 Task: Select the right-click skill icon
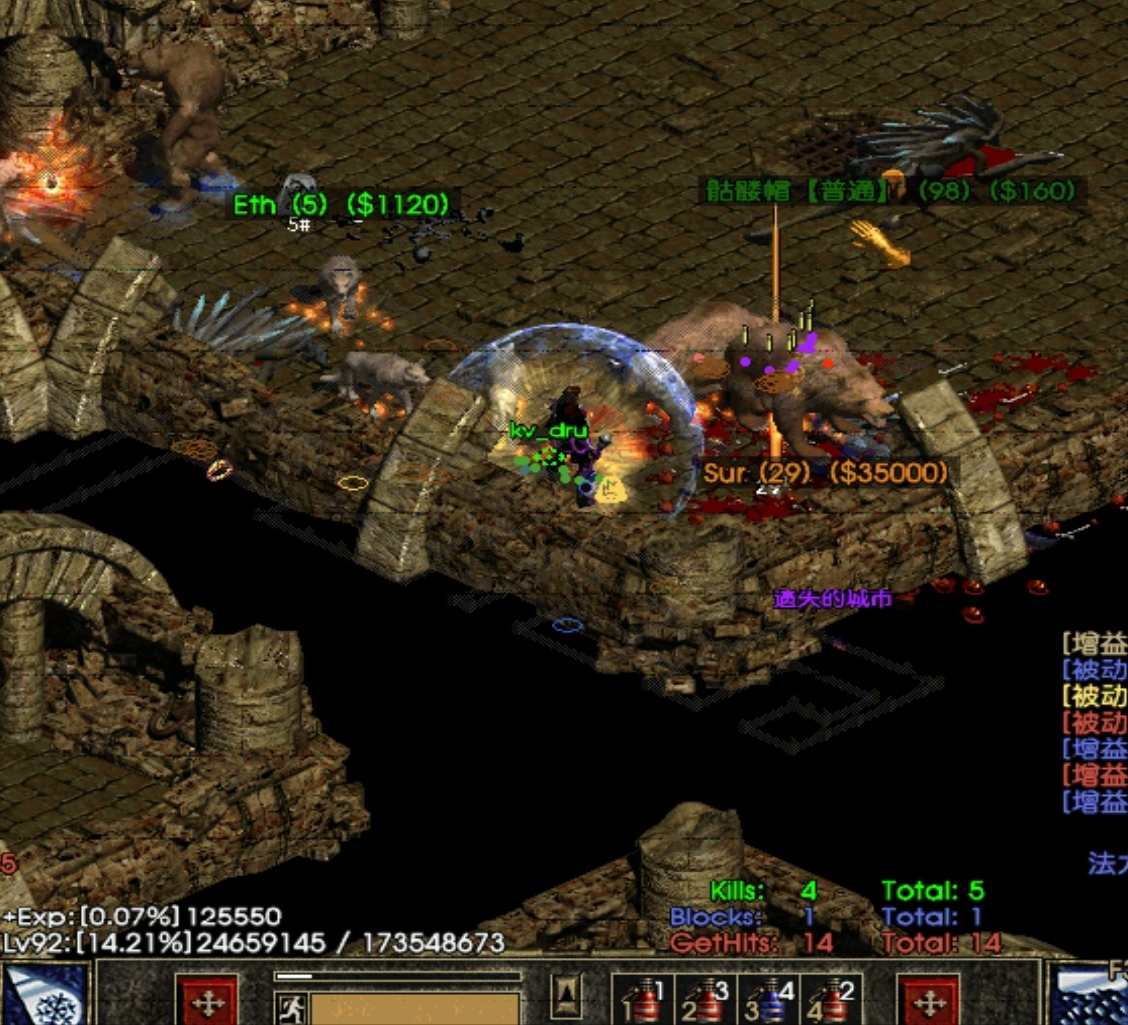tap(1090, 995)
